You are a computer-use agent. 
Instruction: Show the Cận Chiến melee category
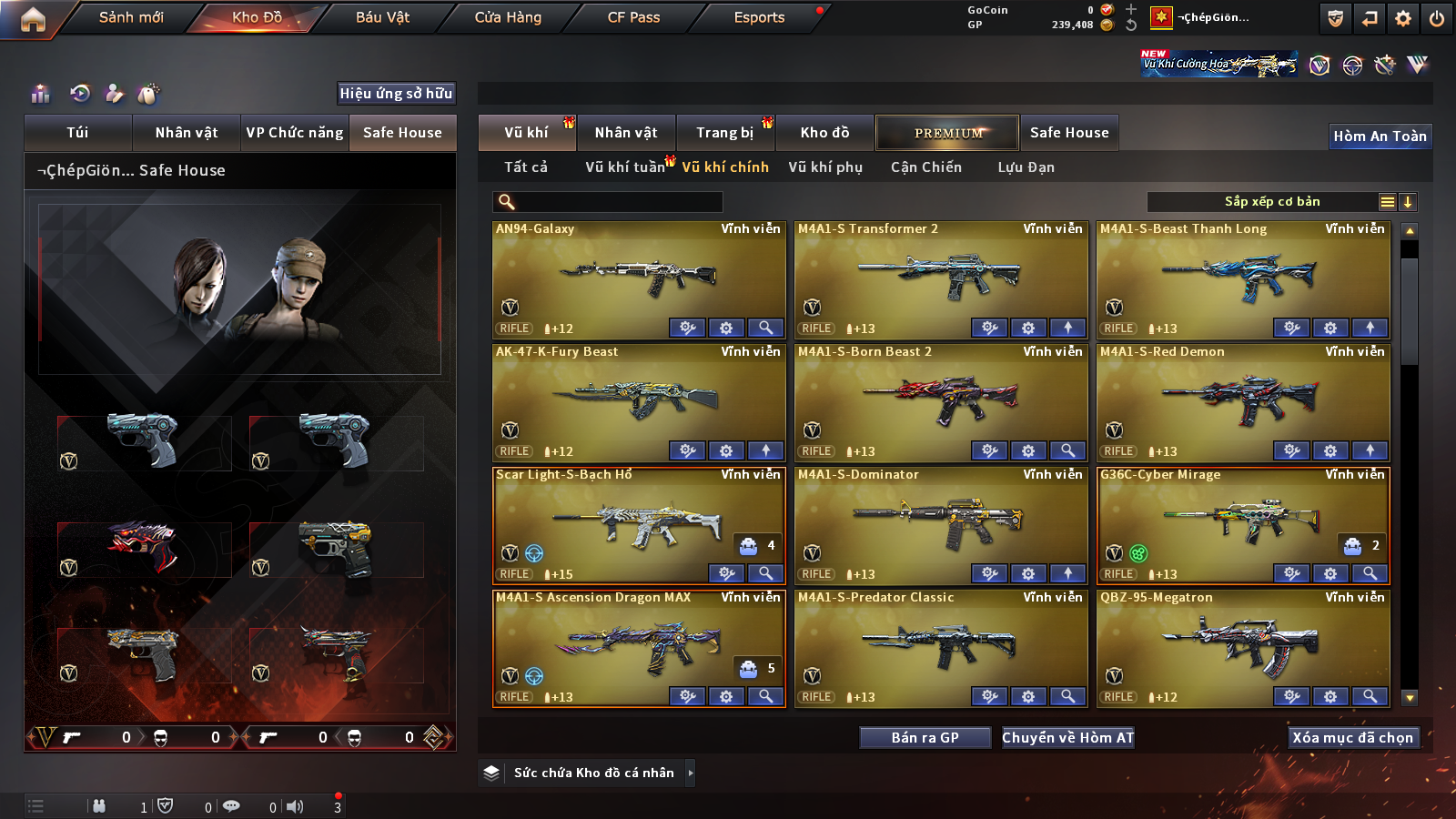pos(925,167)
